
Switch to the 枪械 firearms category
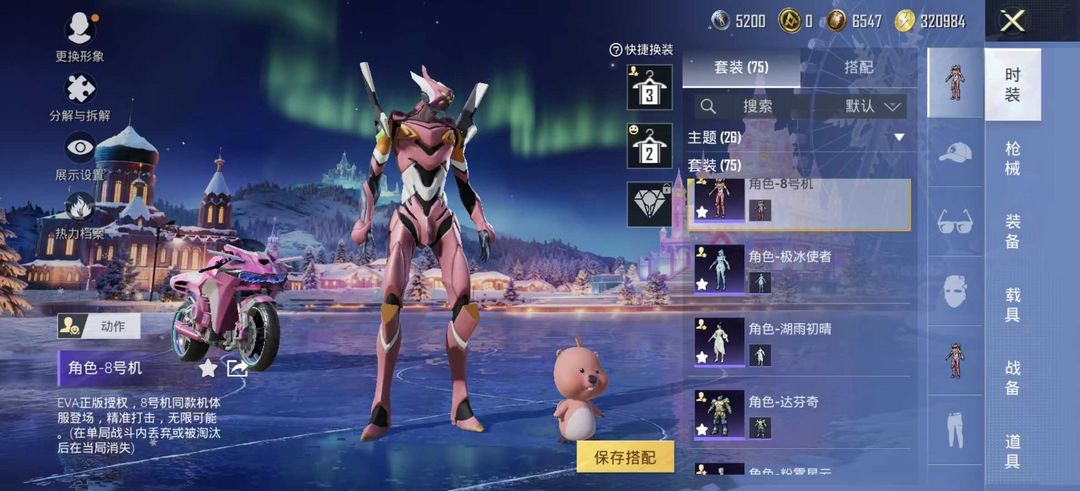click(1012, 158)
